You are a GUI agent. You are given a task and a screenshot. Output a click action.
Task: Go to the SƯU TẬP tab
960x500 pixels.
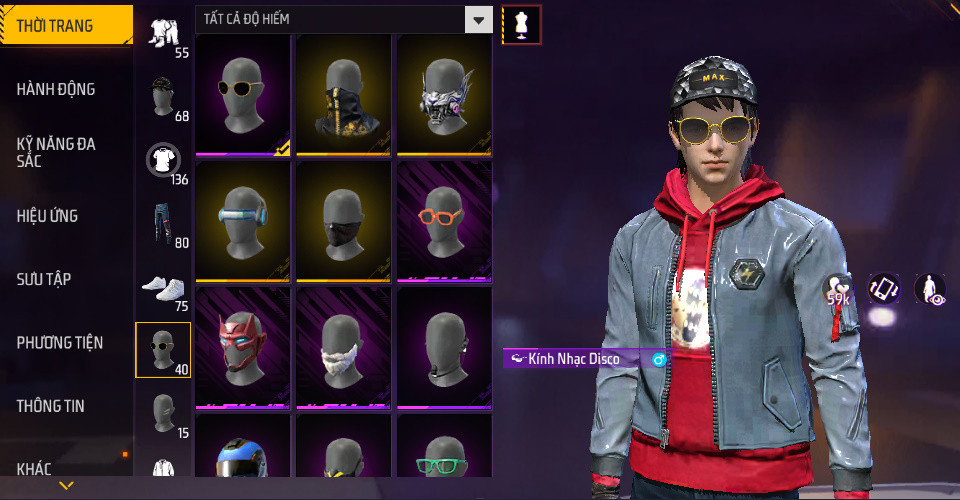point(44,279)
